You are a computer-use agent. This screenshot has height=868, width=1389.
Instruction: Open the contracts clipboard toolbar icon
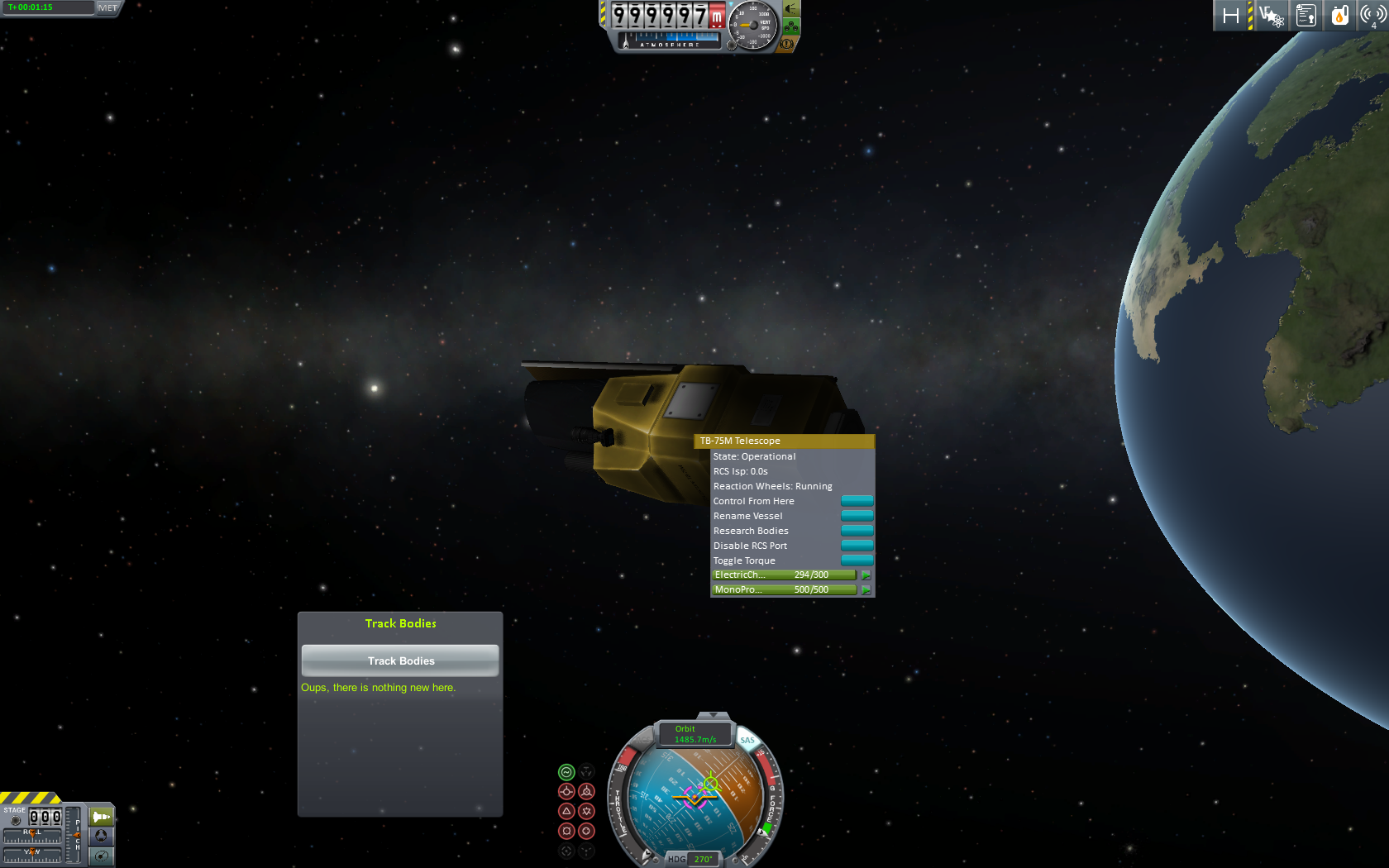click(1306, 16)
